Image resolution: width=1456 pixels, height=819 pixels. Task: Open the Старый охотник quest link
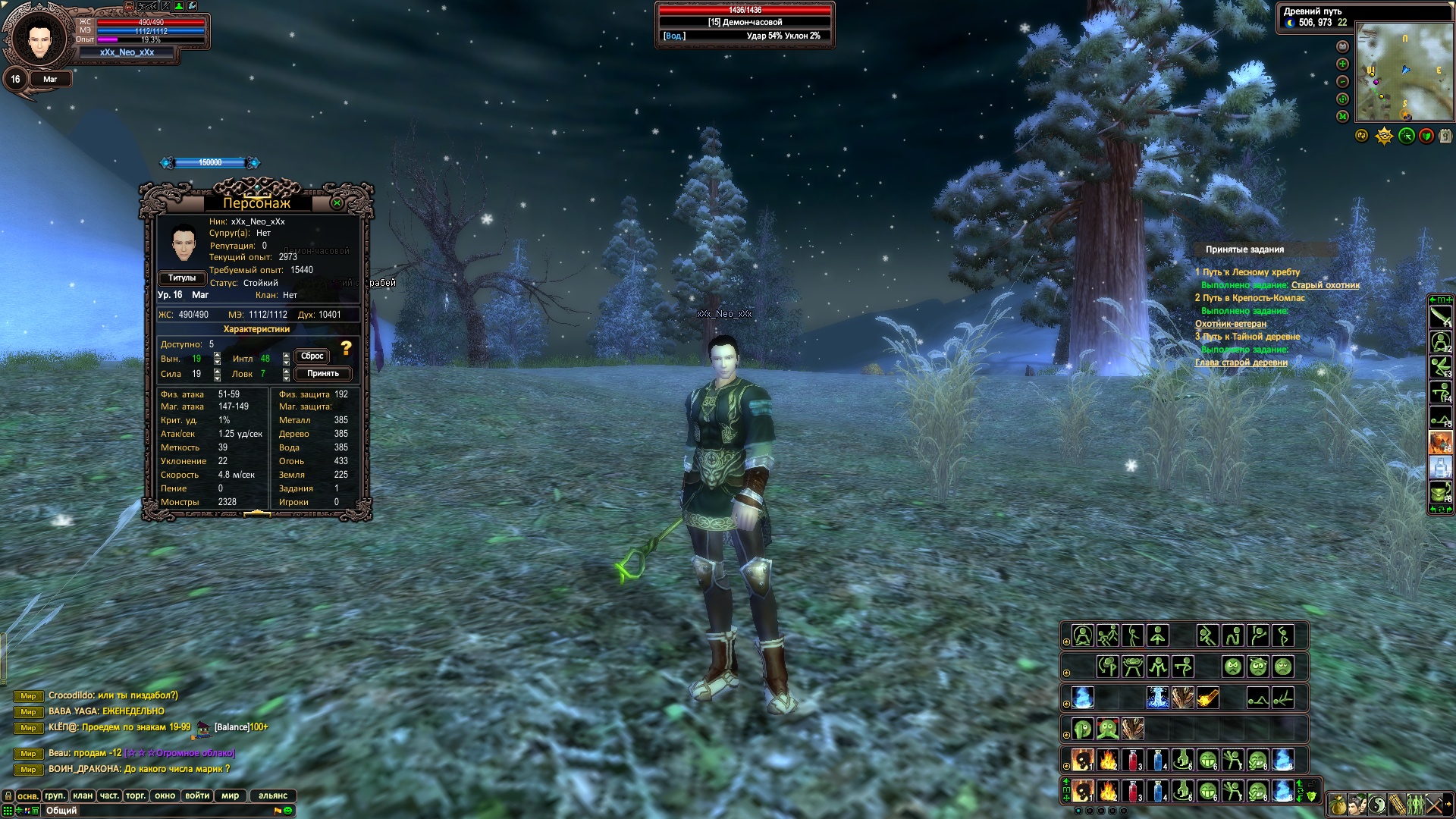click(x=1325, y=285)
